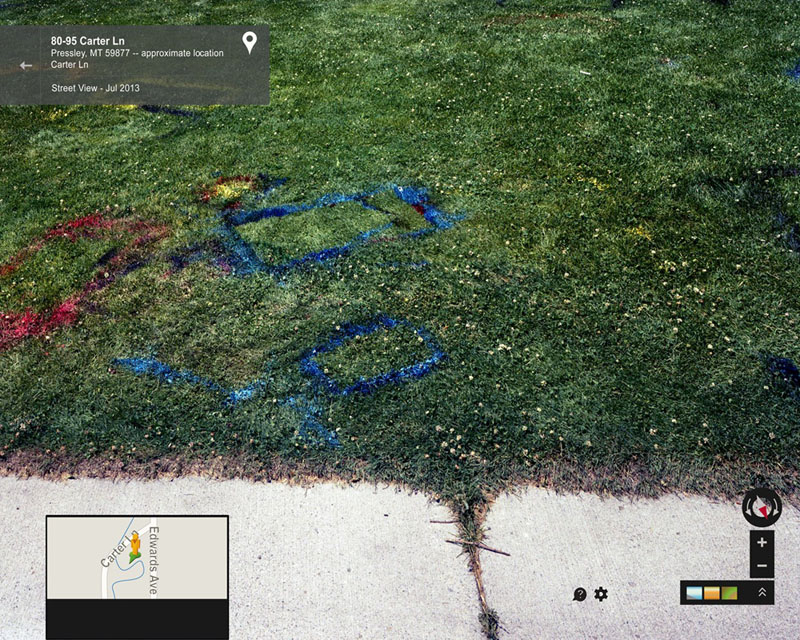Click the 80-95 Carter Ln address title

tap(88, 41)
